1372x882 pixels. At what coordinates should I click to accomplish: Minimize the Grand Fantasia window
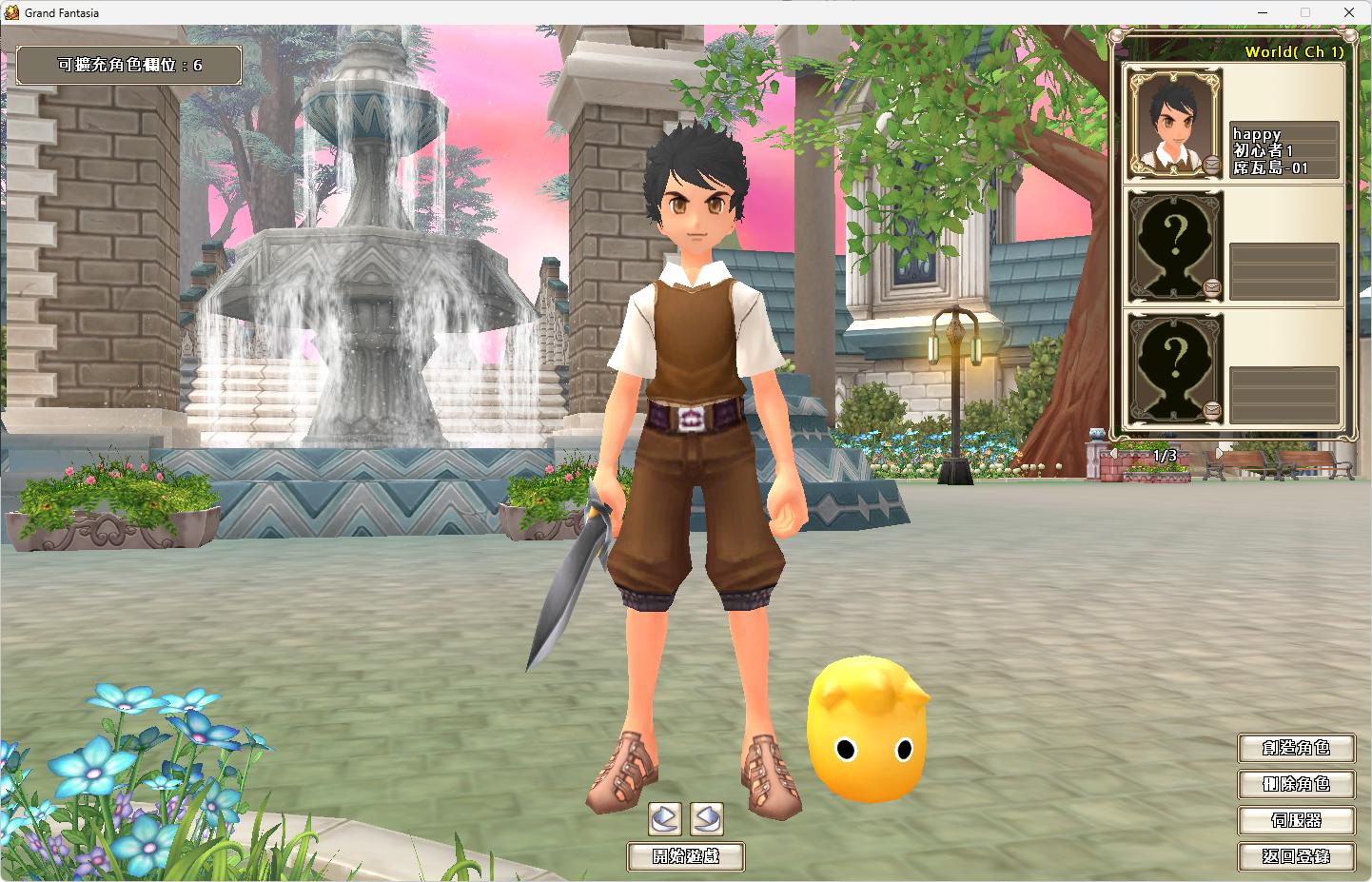click(1262, 12)
